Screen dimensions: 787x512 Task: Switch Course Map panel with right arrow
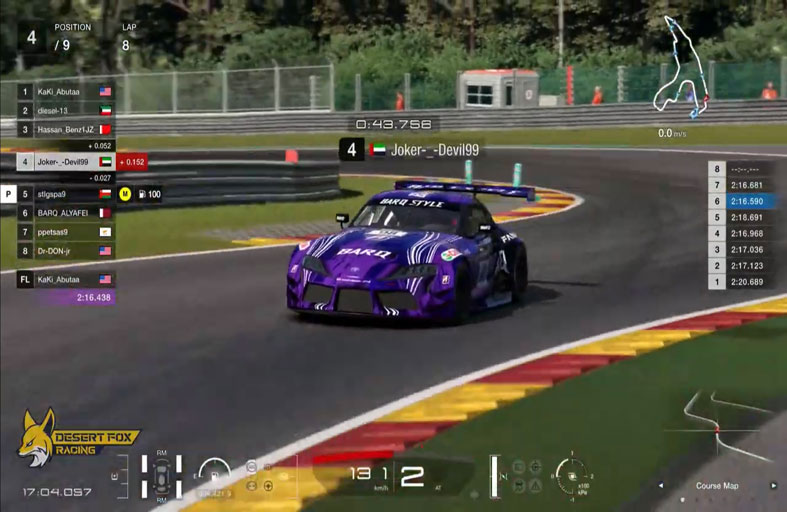772,486
